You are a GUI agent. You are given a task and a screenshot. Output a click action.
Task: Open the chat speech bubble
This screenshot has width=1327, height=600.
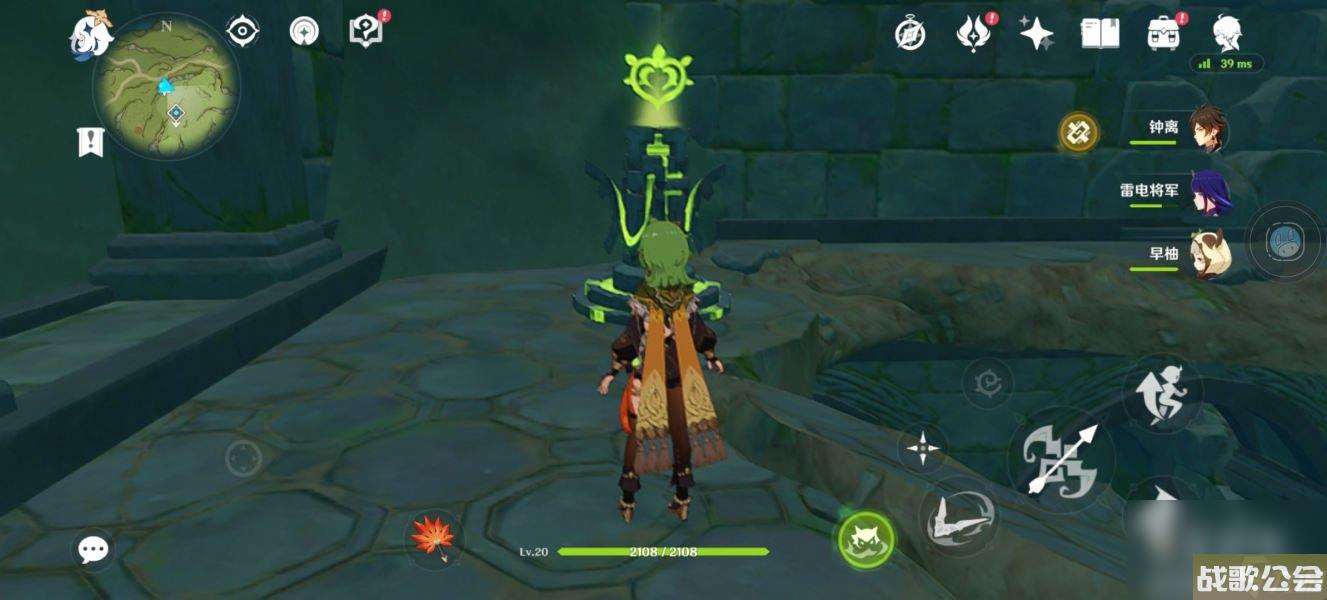click(93, 548)
